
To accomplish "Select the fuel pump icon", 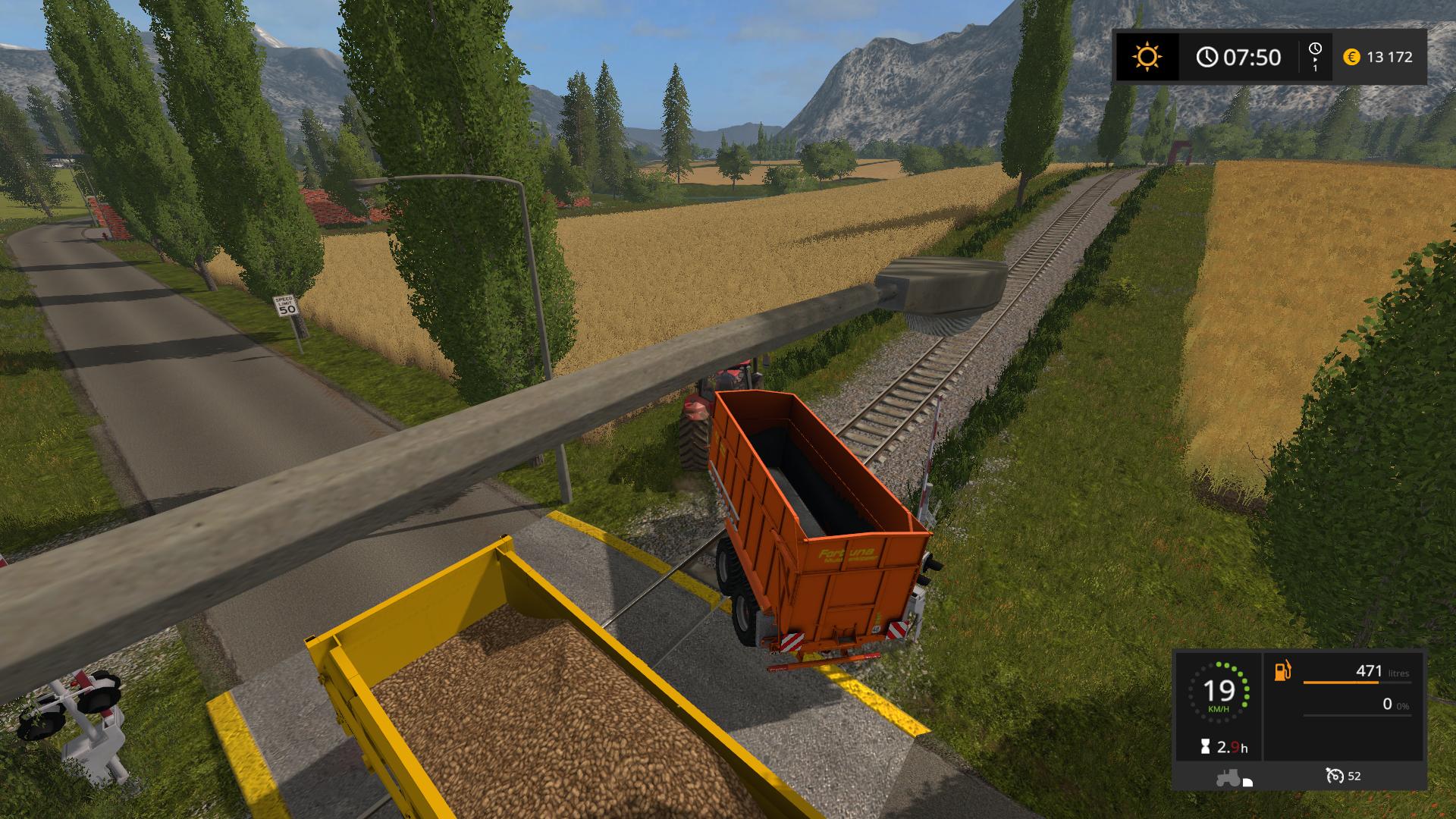I will coord(1283,671).
